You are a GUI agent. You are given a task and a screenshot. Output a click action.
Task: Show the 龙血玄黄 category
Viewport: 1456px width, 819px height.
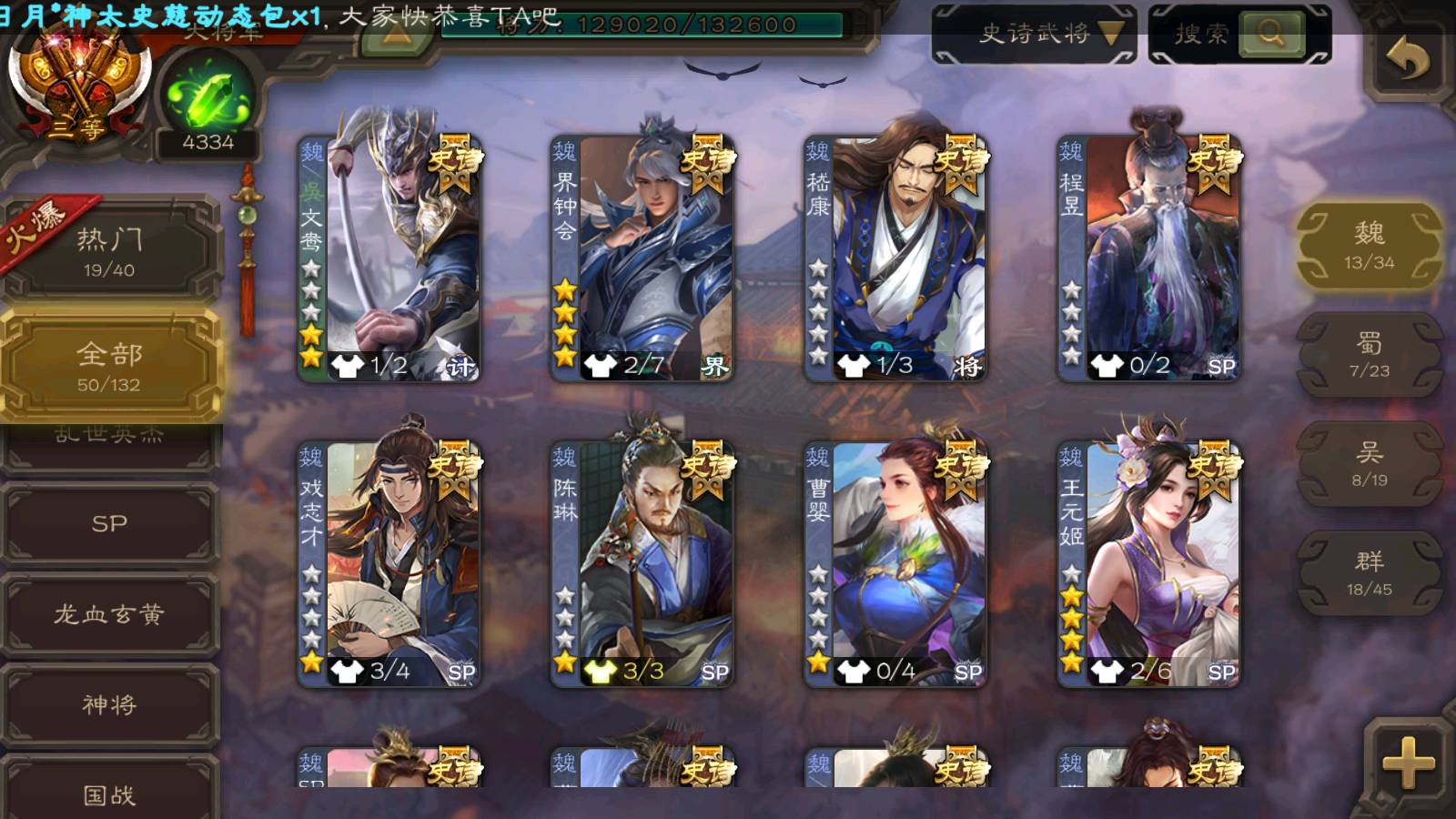click(109, 614)
